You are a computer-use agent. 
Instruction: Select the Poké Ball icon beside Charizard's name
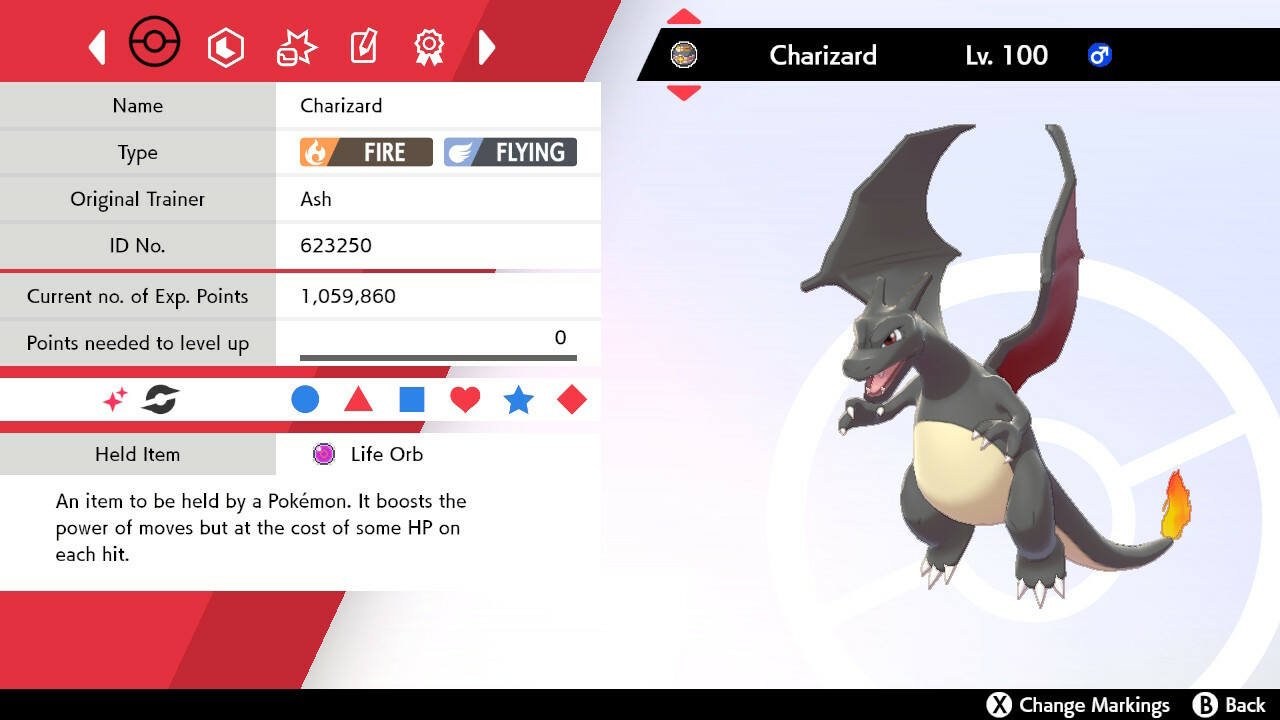tap(685, 56)
